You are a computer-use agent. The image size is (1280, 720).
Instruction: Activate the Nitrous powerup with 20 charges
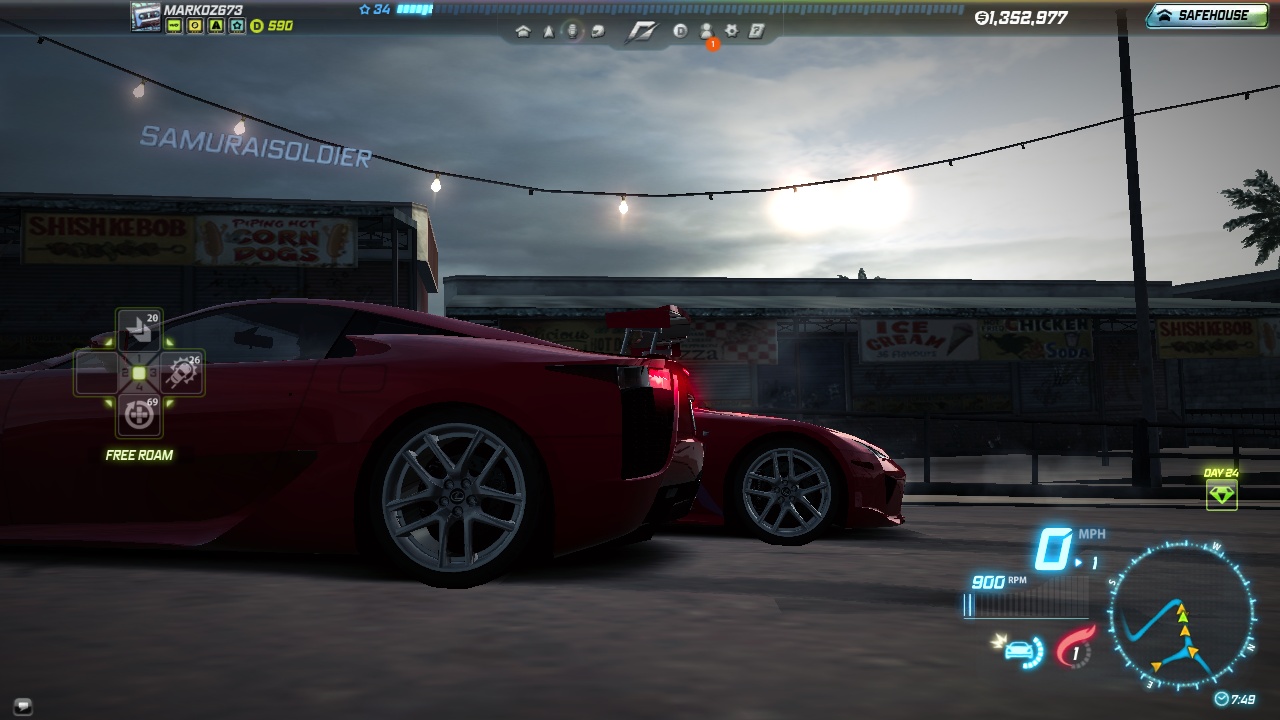coord(139,331)
